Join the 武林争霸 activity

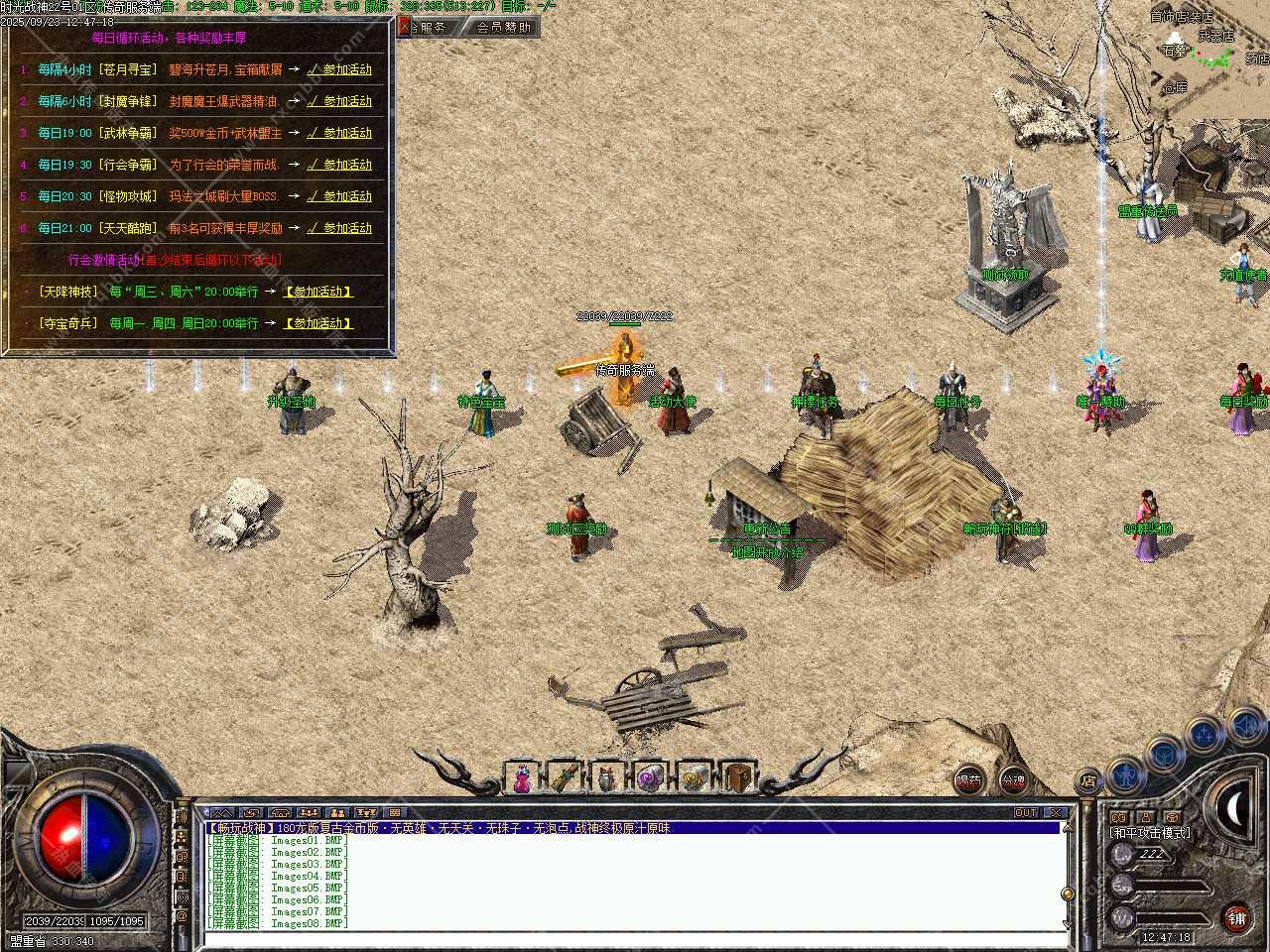(x=339, y=133)
